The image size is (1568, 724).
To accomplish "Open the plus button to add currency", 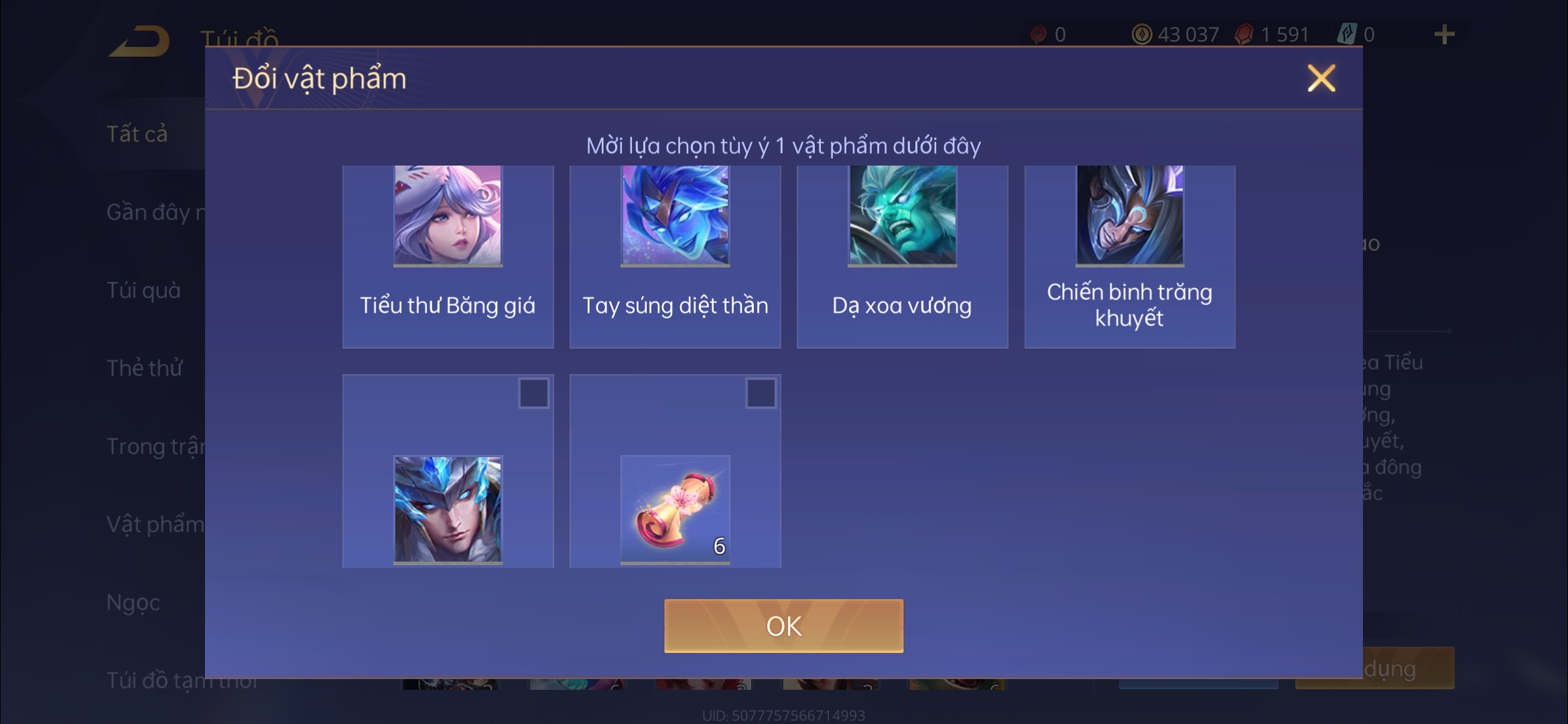I will point(1444,34).
